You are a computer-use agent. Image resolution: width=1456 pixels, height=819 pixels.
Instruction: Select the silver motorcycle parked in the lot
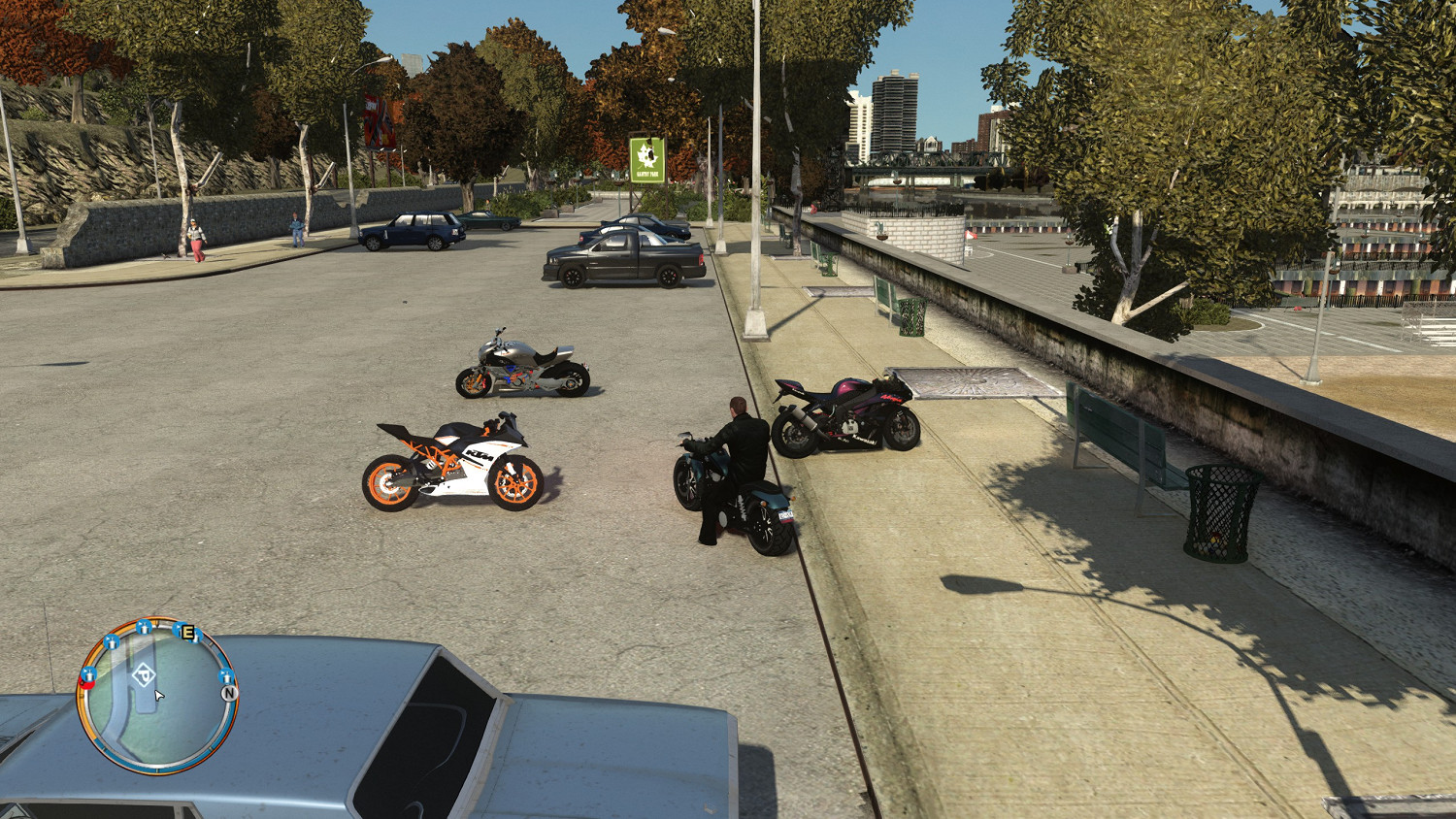524,364
